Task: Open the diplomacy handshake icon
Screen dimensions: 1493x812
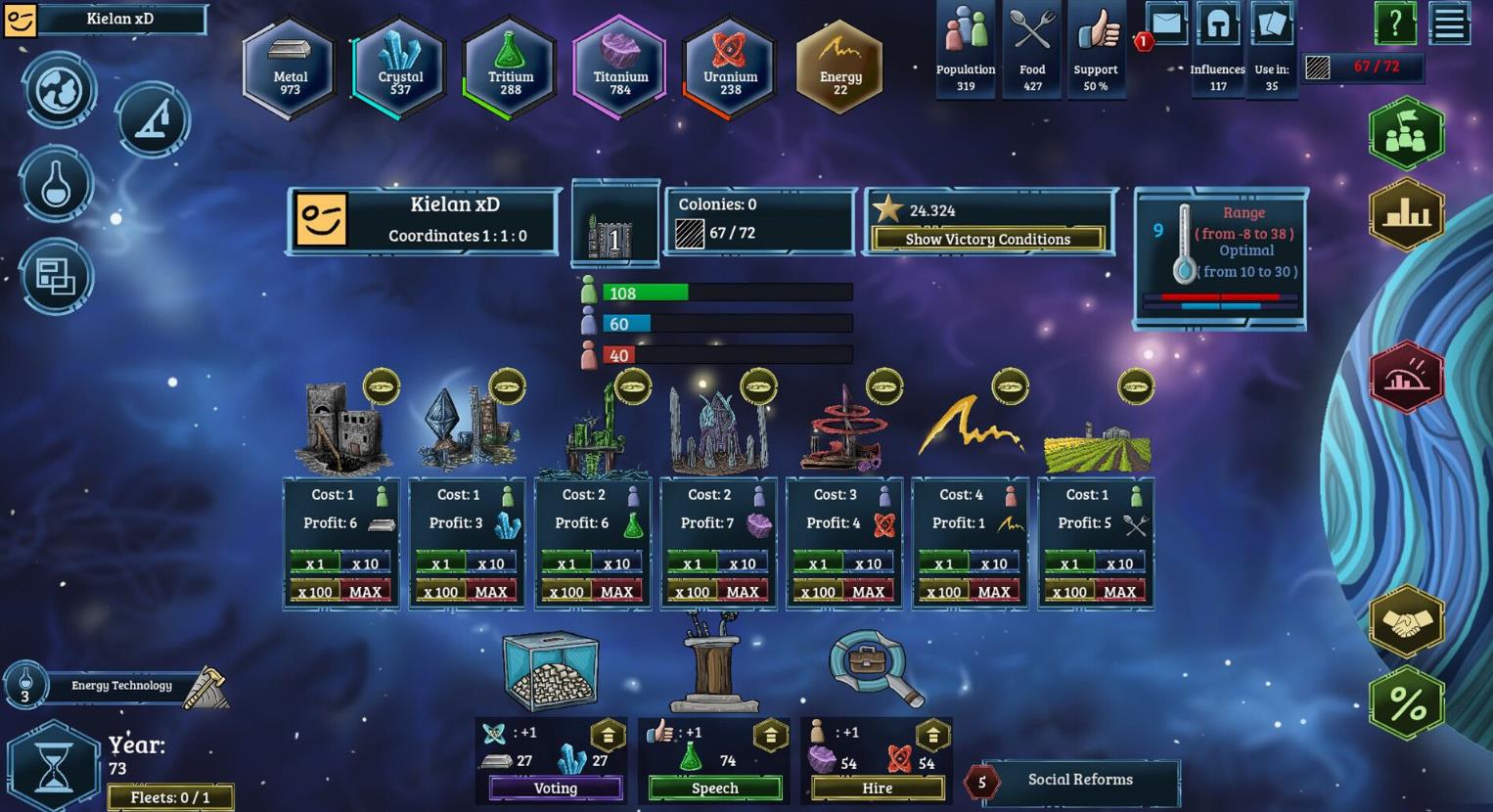Action: [1406, 623]
